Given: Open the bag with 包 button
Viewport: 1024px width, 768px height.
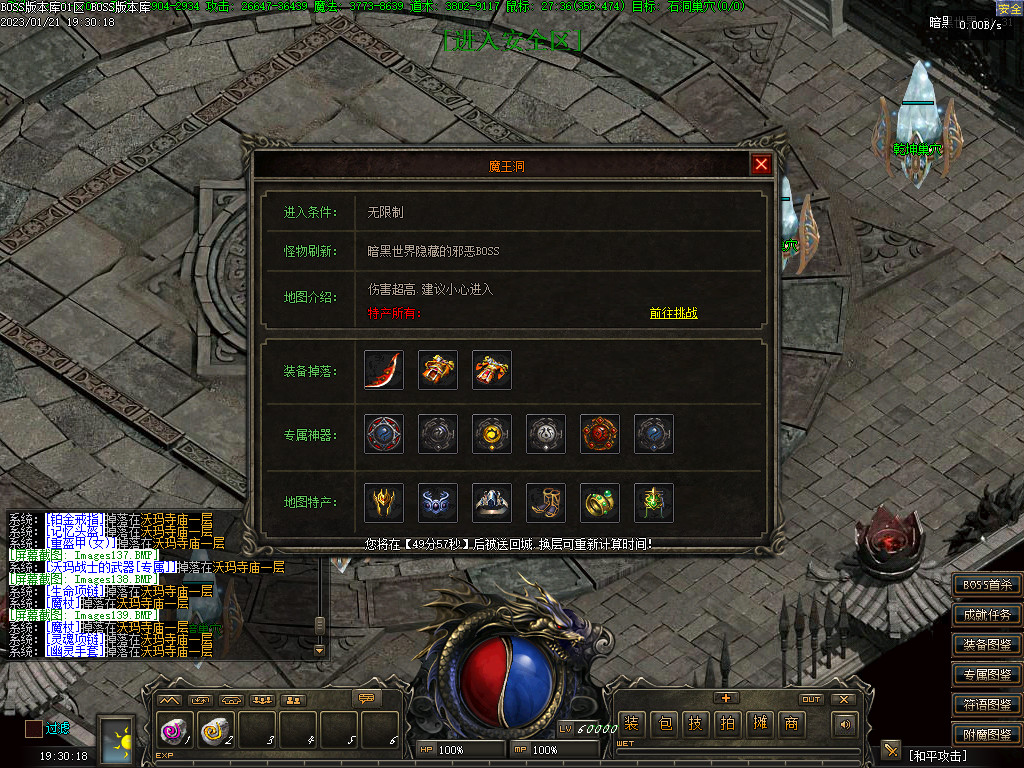Looking at the screenshot, I should pos(664,723).
